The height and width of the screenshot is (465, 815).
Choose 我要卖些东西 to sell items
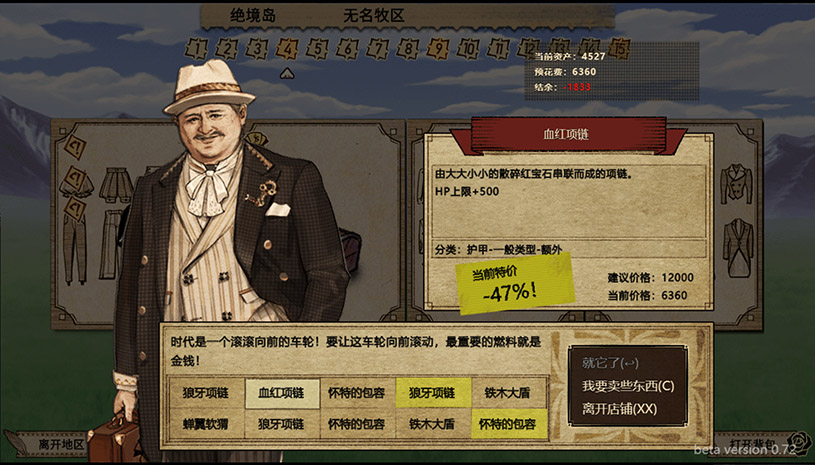tap(628, 386)
